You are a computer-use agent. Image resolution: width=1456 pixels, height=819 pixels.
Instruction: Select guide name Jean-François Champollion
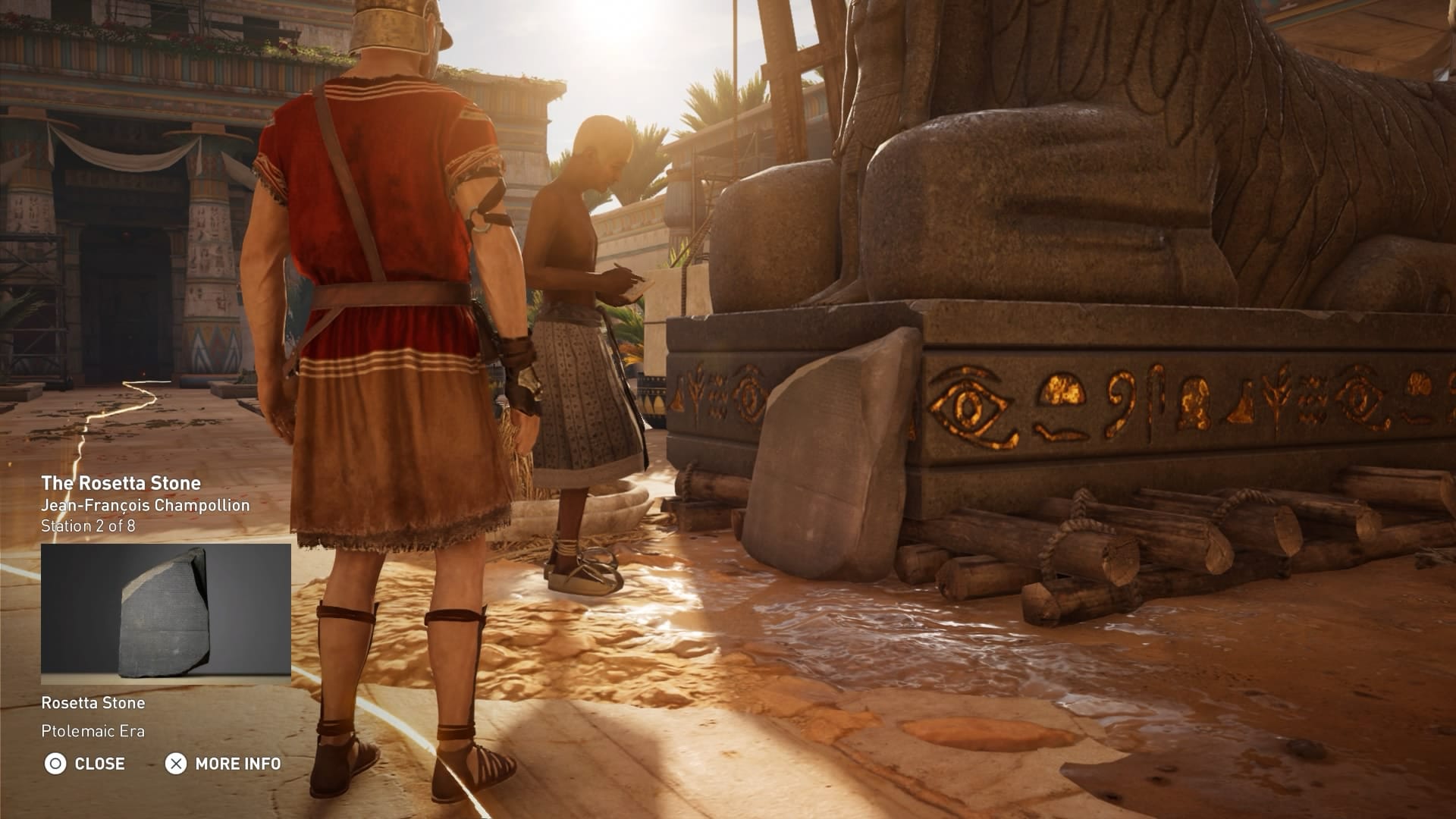tap(146, 504)
